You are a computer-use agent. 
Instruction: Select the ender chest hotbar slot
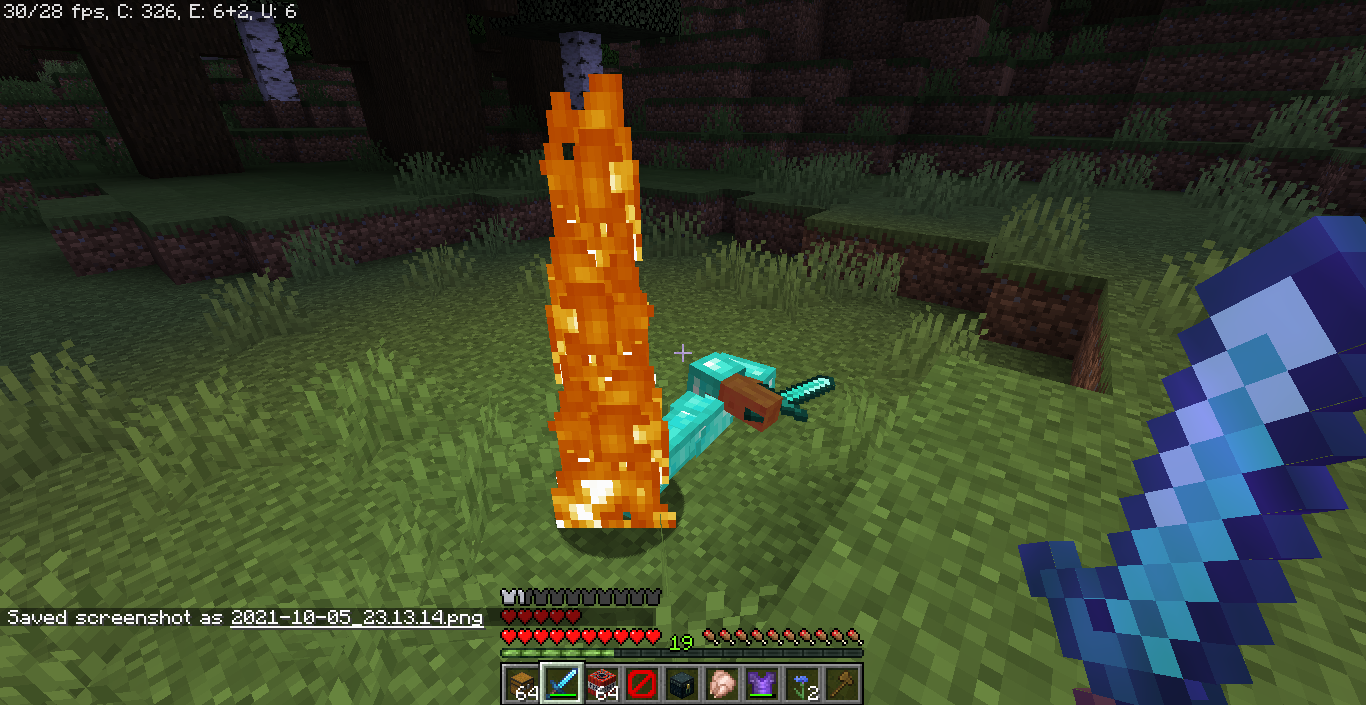(x=681, y=684)
